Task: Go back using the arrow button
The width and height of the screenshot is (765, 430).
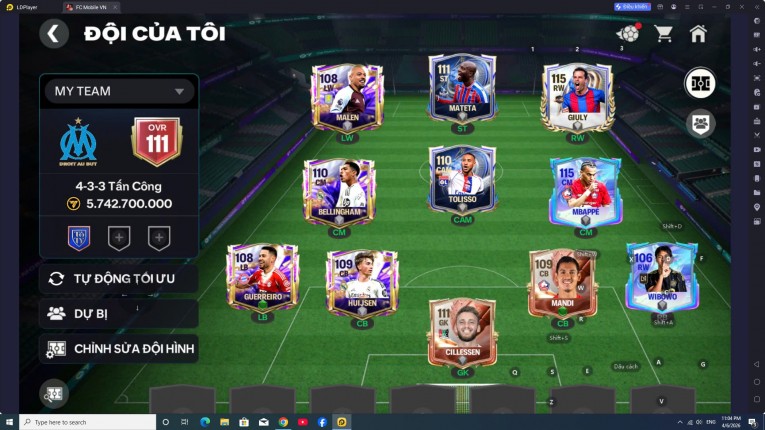Action: click(x=54, y=34)
